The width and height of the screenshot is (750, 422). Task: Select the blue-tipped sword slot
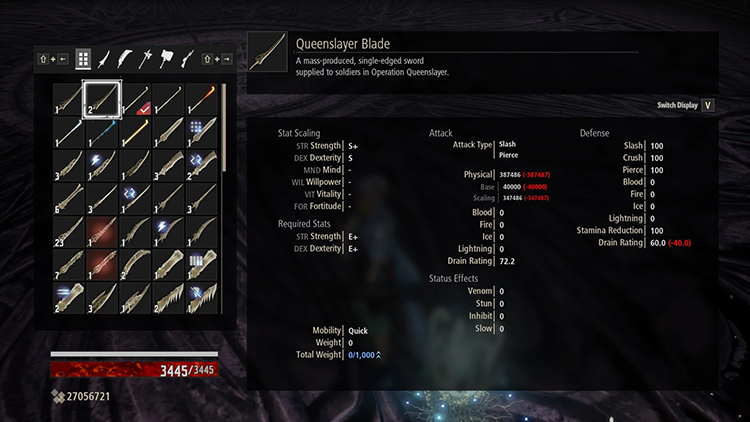[x=101, y=132]
